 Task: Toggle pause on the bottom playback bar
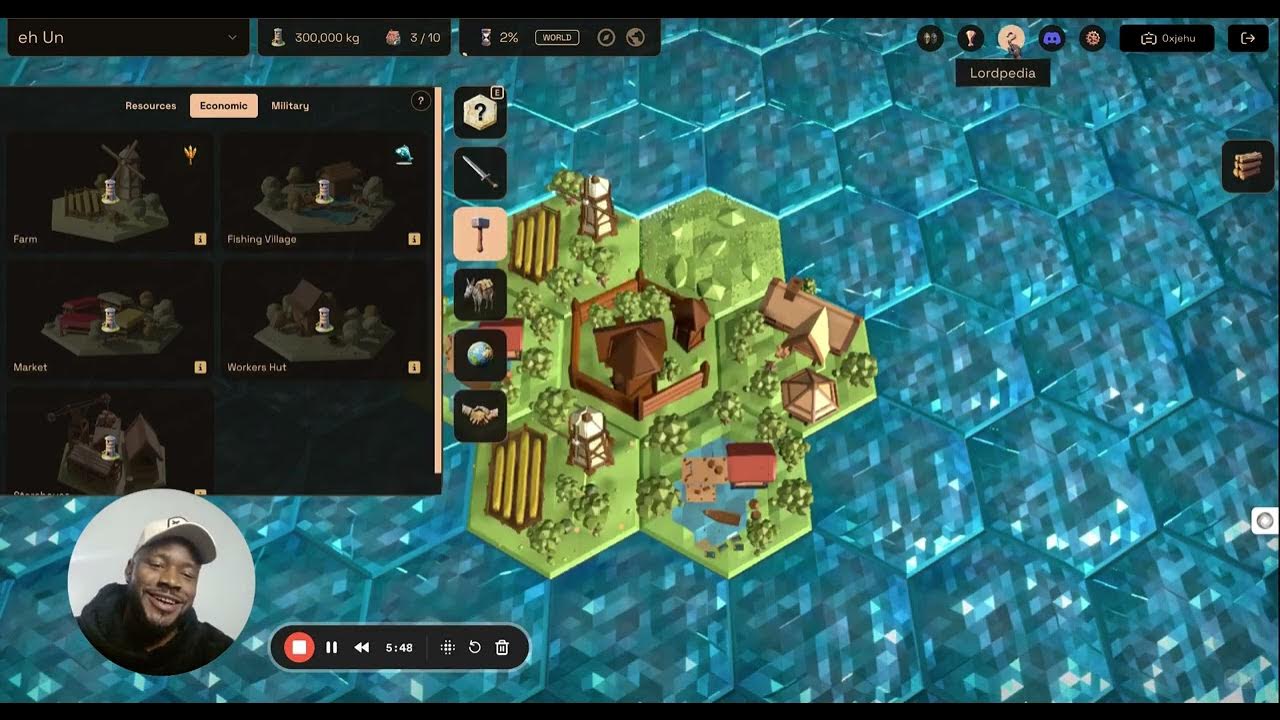point(331,647)
